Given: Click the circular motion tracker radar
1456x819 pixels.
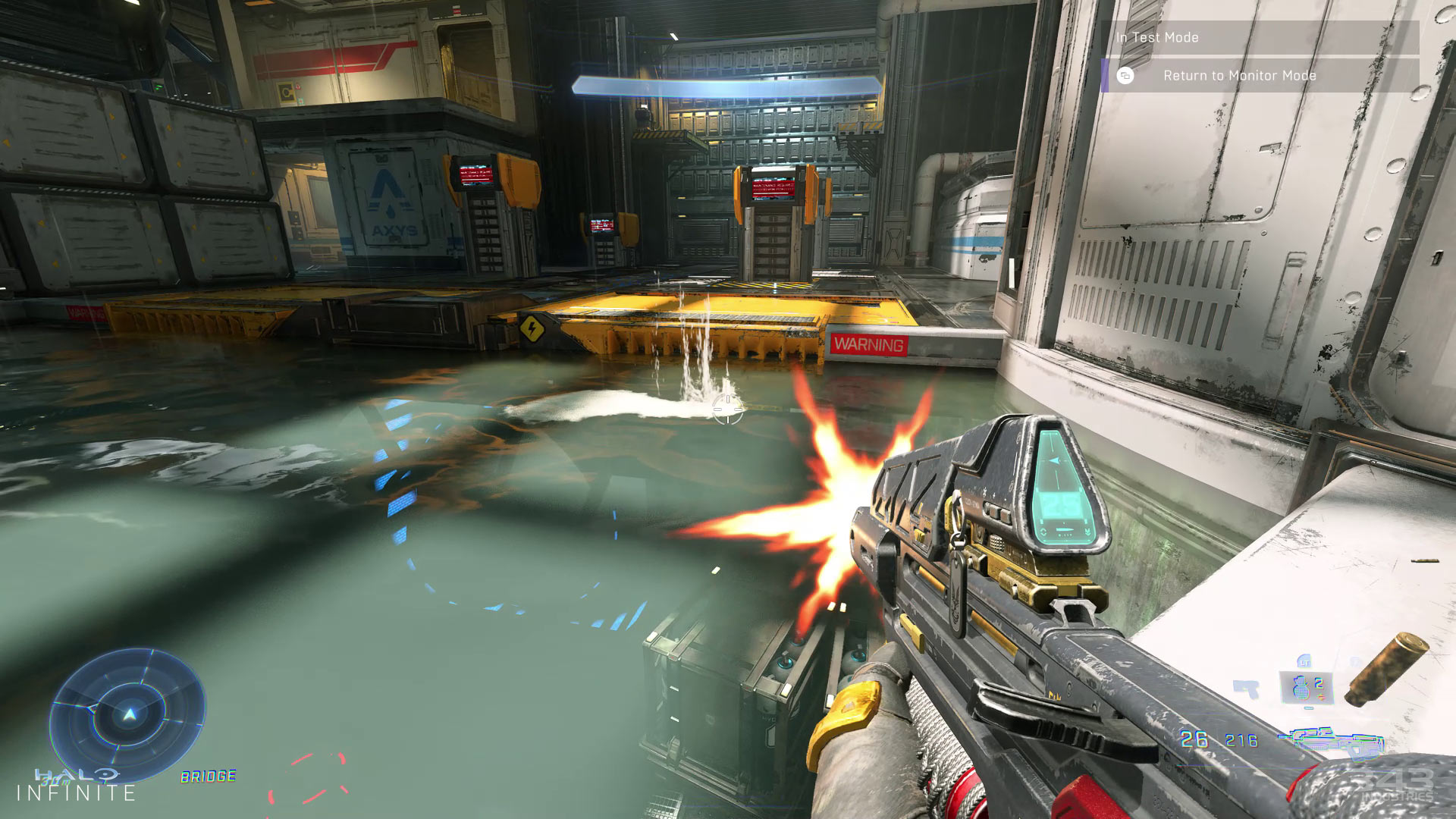Looking at the screenshot, I should (127, 714).
